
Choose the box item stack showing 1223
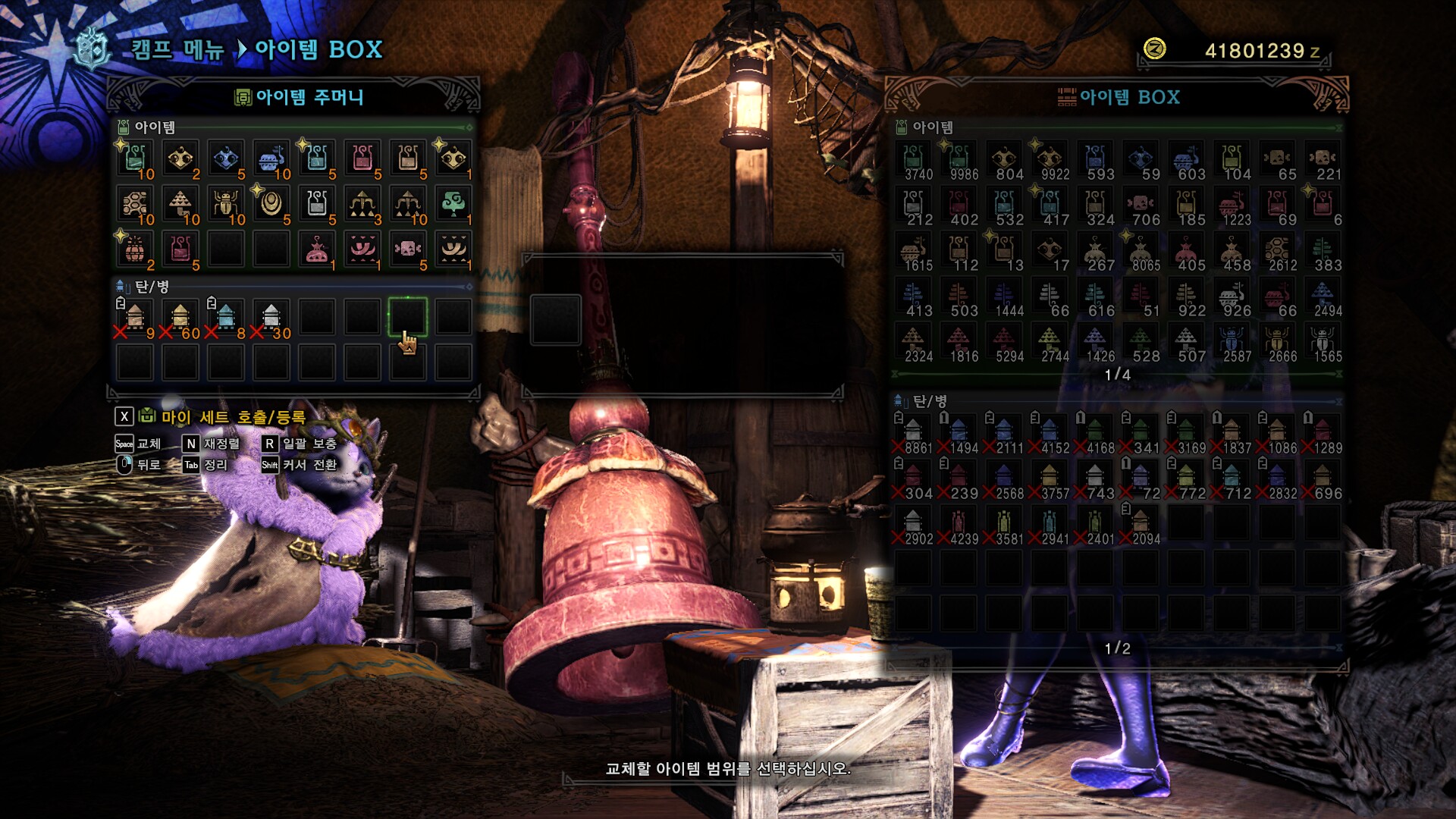coord(1232,207)
